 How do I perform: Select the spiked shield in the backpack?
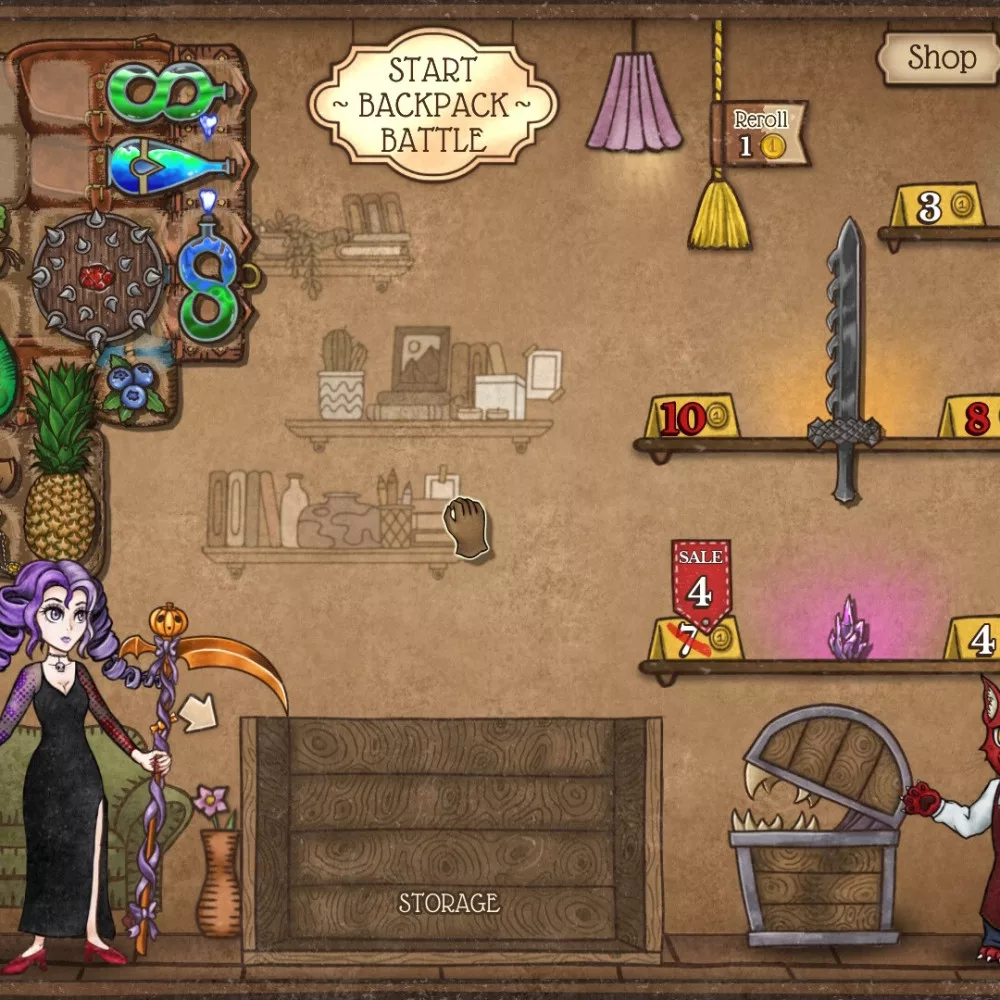coord(97,278)
